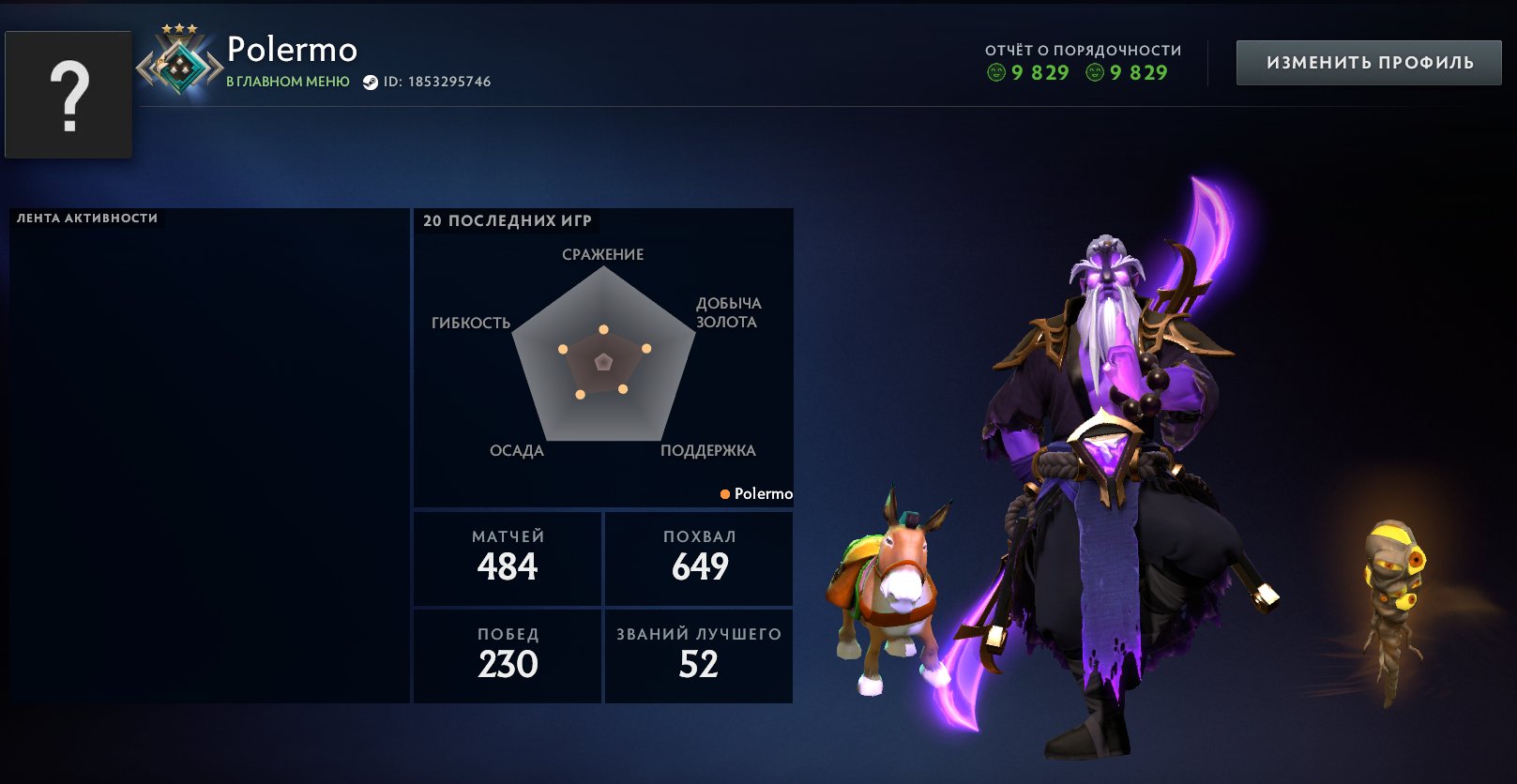Viewport: 1517px width, 784px height.
Task: Click the three stars above the rank medal
Action: point(178,30)
